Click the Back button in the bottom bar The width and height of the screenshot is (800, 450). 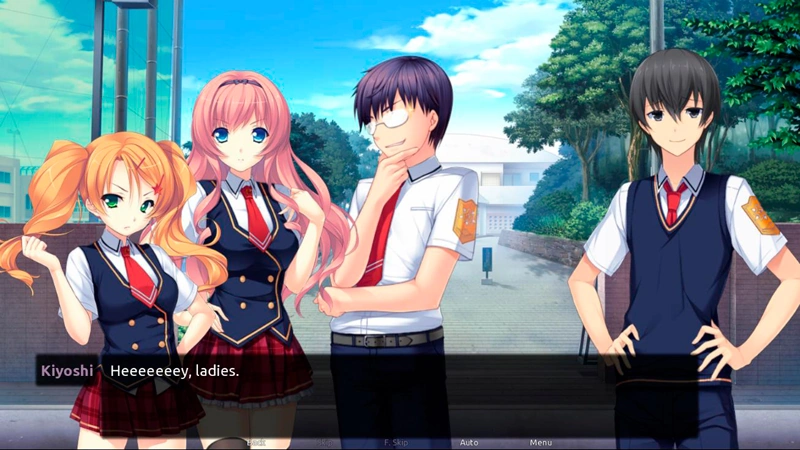coord(256,442)
